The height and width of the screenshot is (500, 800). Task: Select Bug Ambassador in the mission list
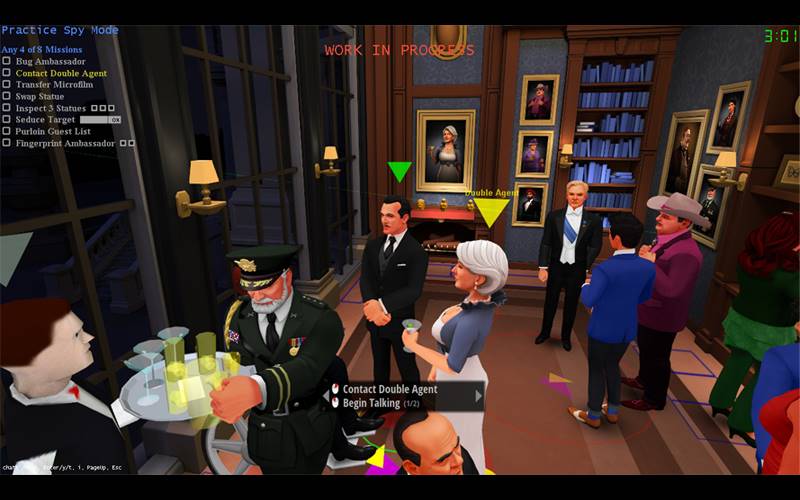50,62
